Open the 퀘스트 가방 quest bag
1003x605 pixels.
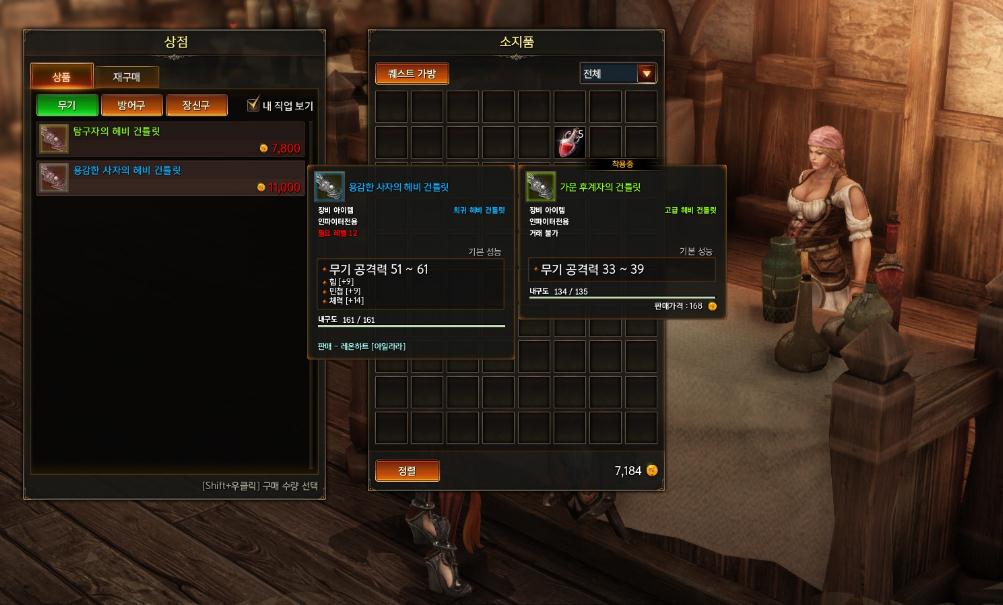click(412, 74)
